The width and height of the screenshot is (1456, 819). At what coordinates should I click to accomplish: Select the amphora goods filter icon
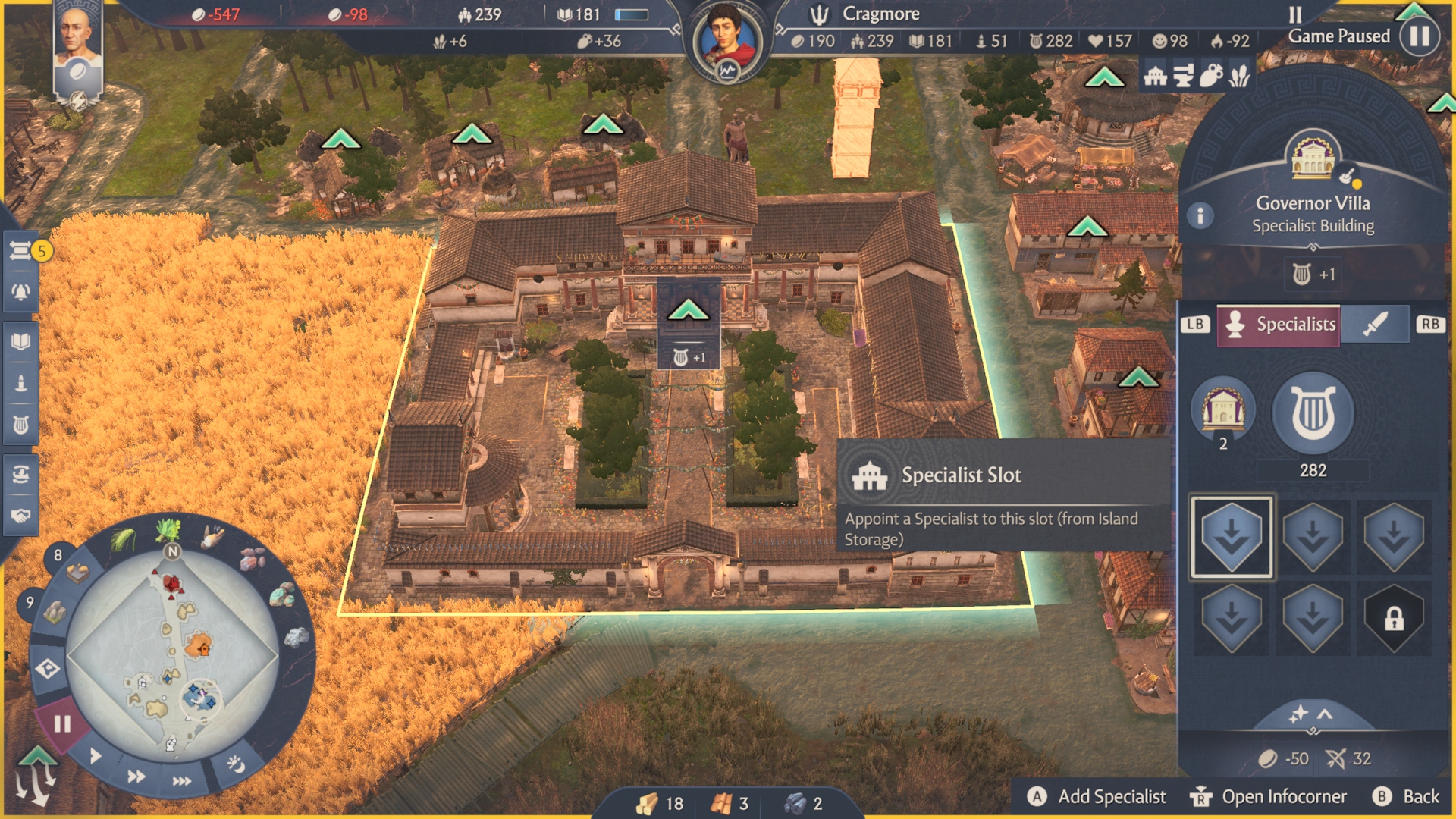tap(1212, 75)
